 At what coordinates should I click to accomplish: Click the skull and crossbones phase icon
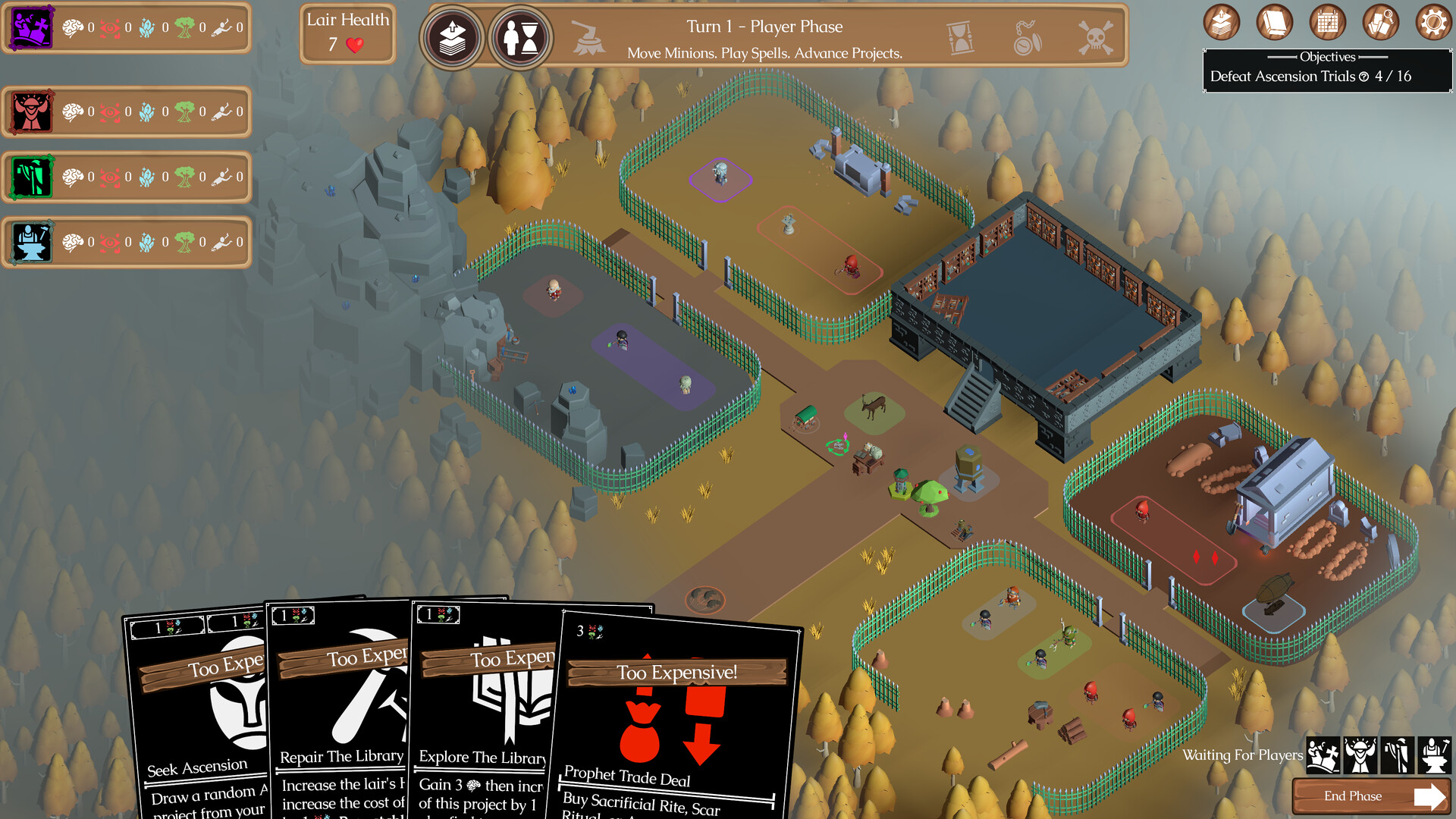tap(1096, 38)
